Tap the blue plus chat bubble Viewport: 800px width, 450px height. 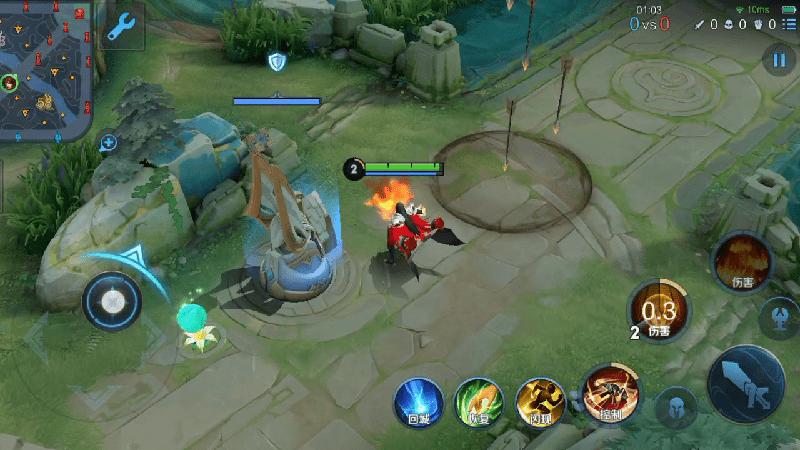(108, 143)
